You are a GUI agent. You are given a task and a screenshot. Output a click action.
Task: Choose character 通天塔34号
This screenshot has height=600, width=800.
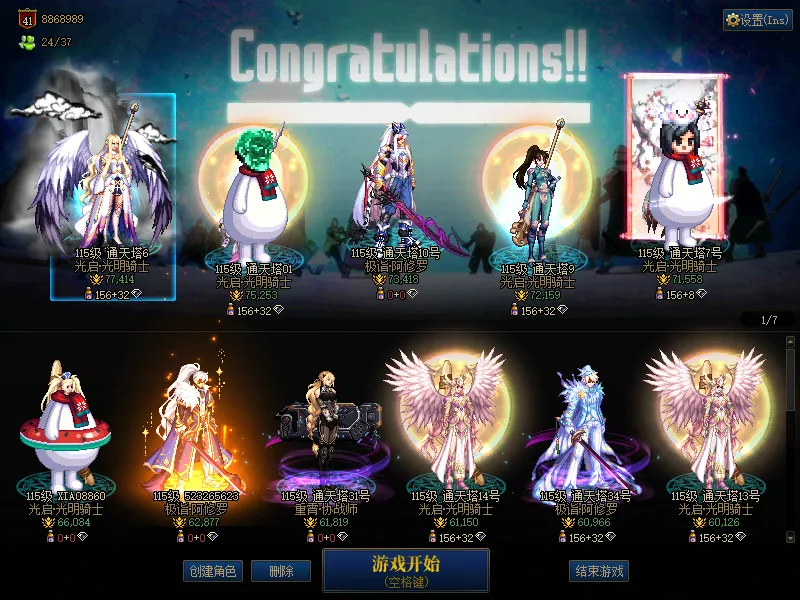tap(585, 430)
